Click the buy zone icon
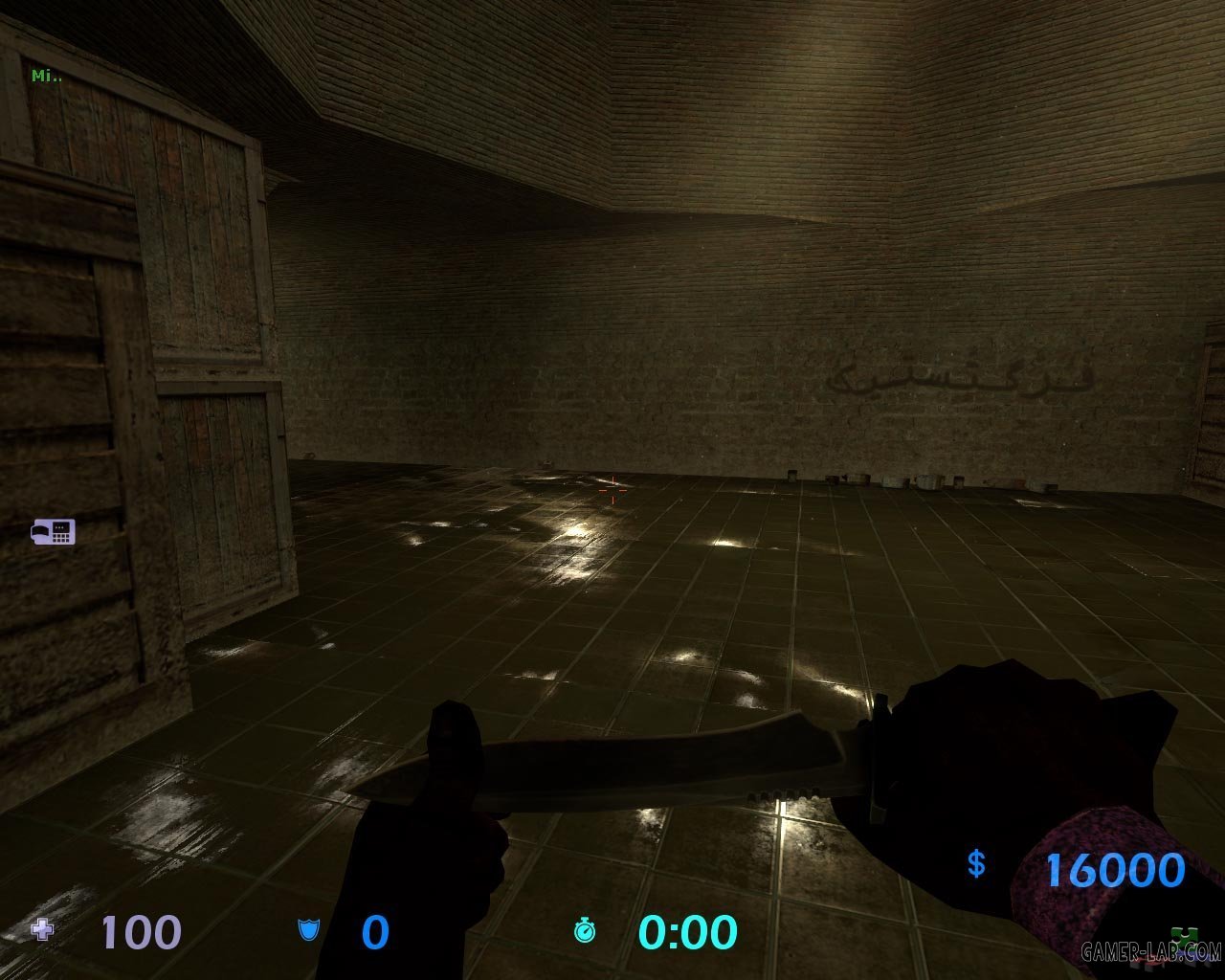 point(54,531)
